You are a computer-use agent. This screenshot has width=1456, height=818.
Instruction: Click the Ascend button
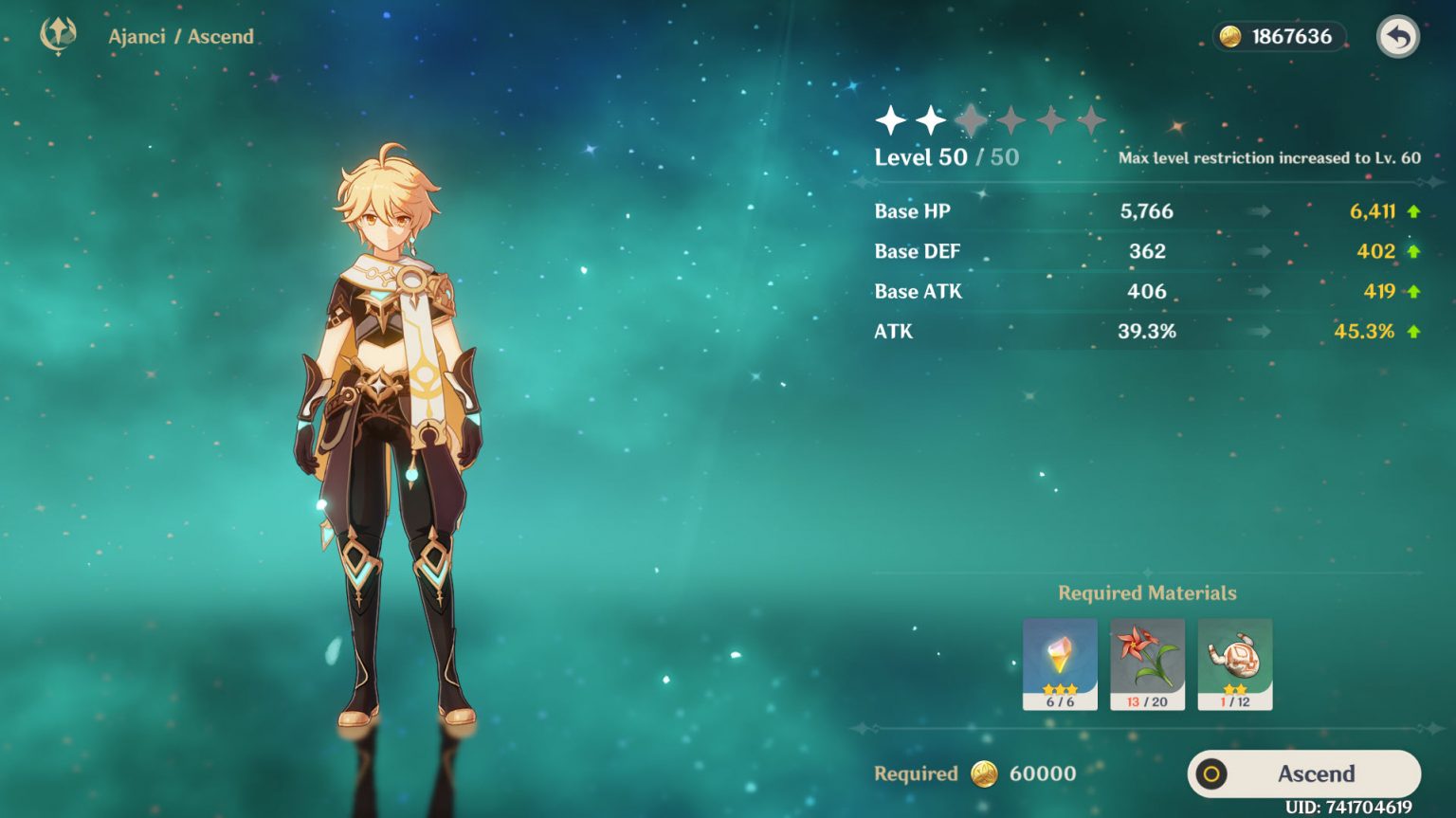pyautogui.click(x=1304, y=773)
